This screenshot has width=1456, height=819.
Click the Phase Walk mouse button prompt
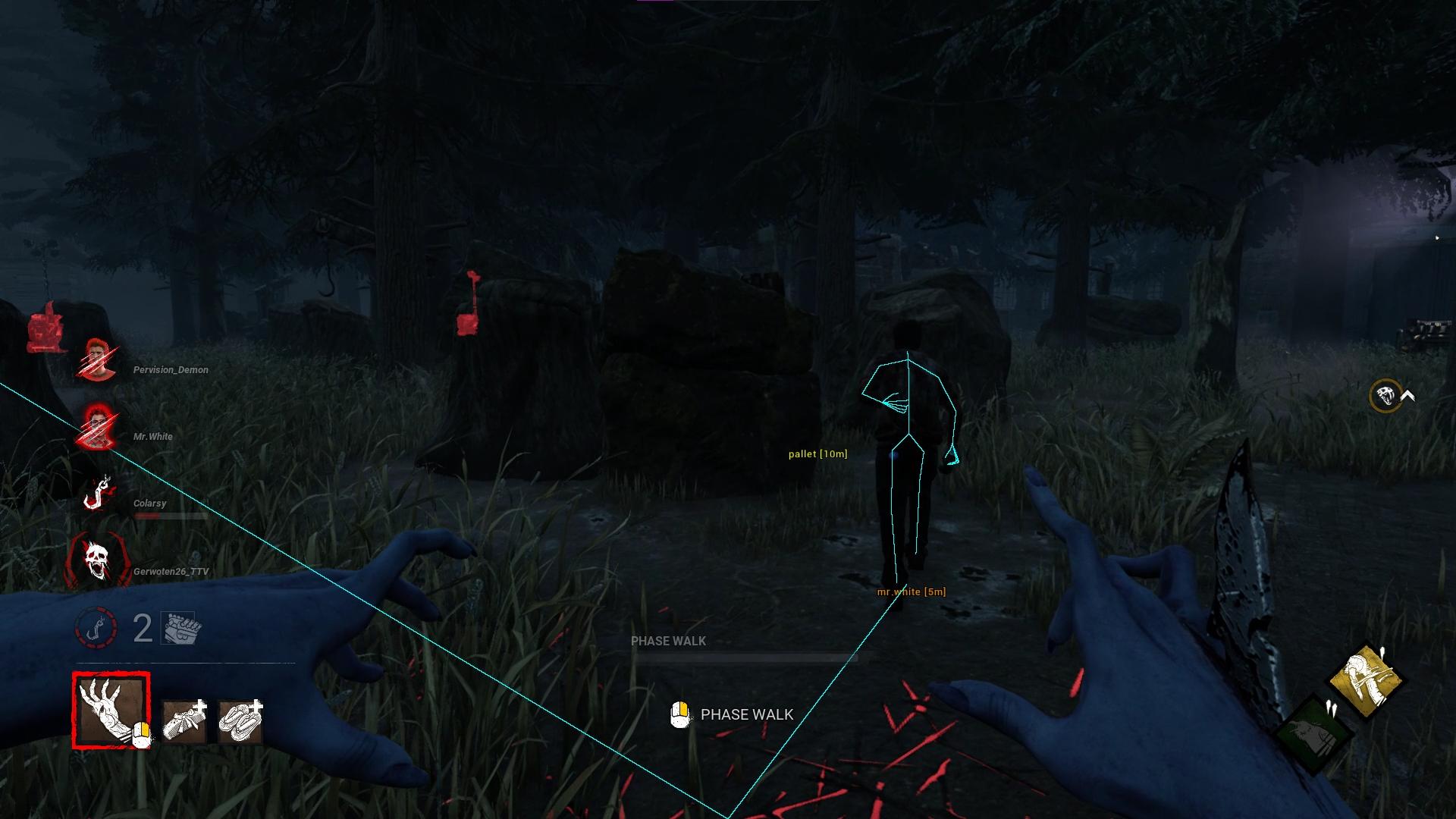tap(679, 714)
